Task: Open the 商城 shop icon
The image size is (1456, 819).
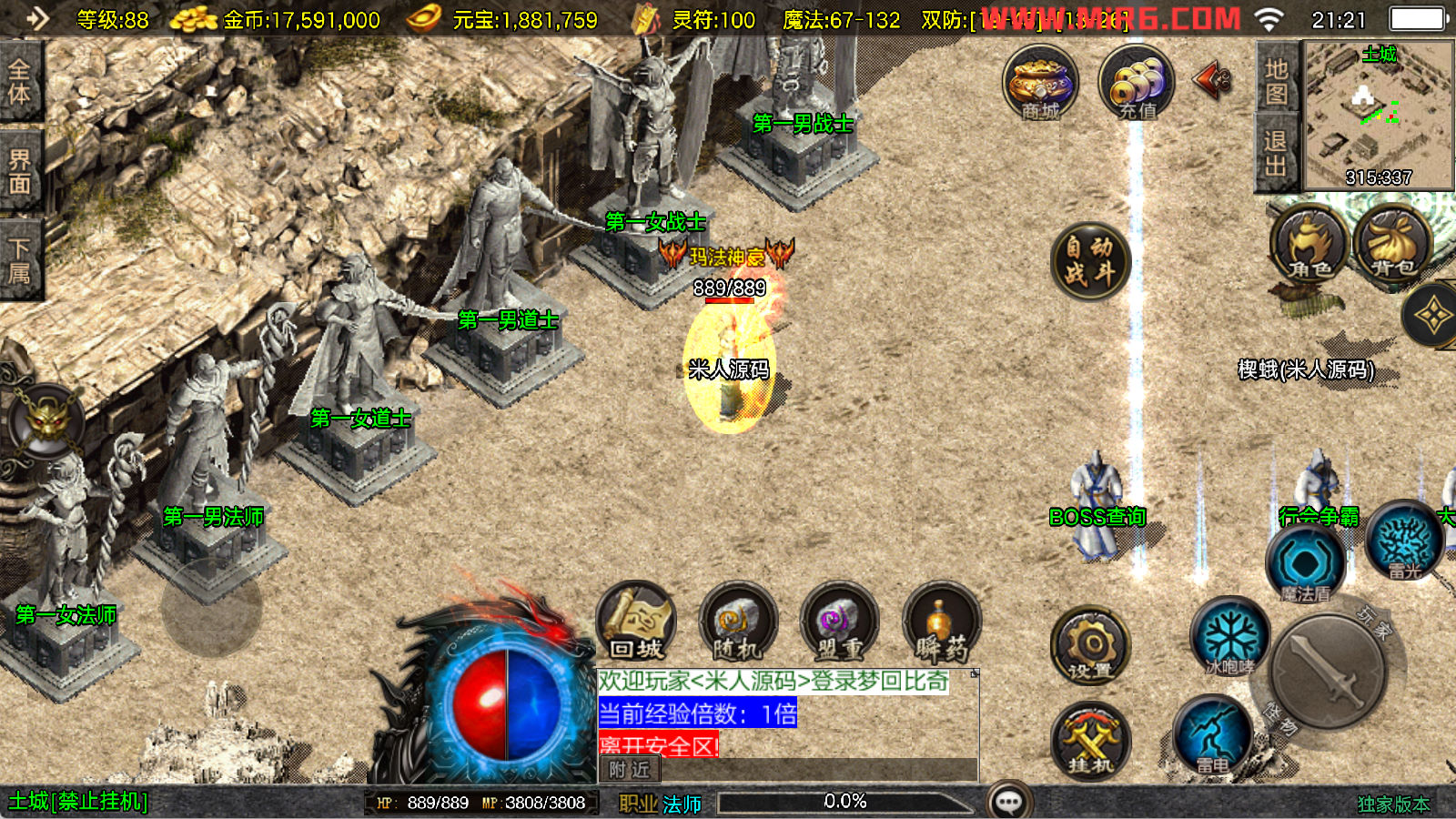Action: pyautogui.click(x=1040, y=84)
